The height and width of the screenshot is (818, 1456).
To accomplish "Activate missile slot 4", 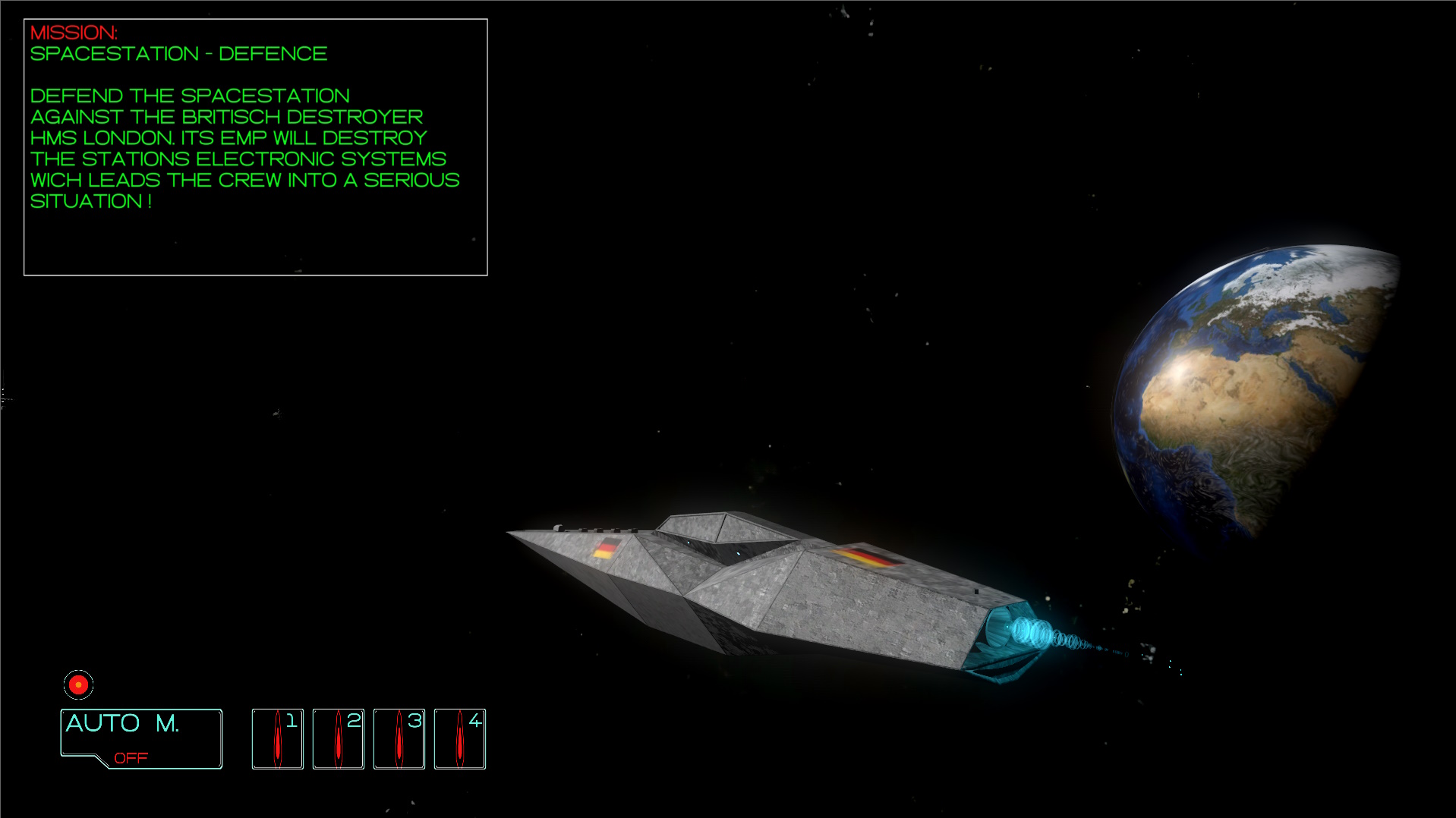I will 460,738.
